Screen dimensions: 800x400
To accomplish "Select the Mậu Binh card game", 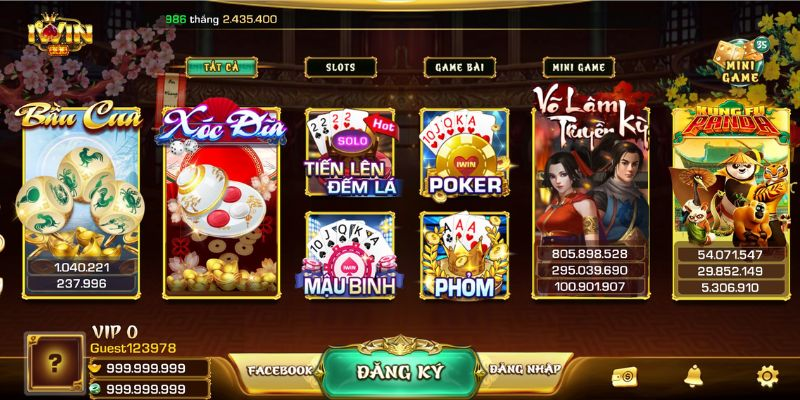I will (350, 254).
